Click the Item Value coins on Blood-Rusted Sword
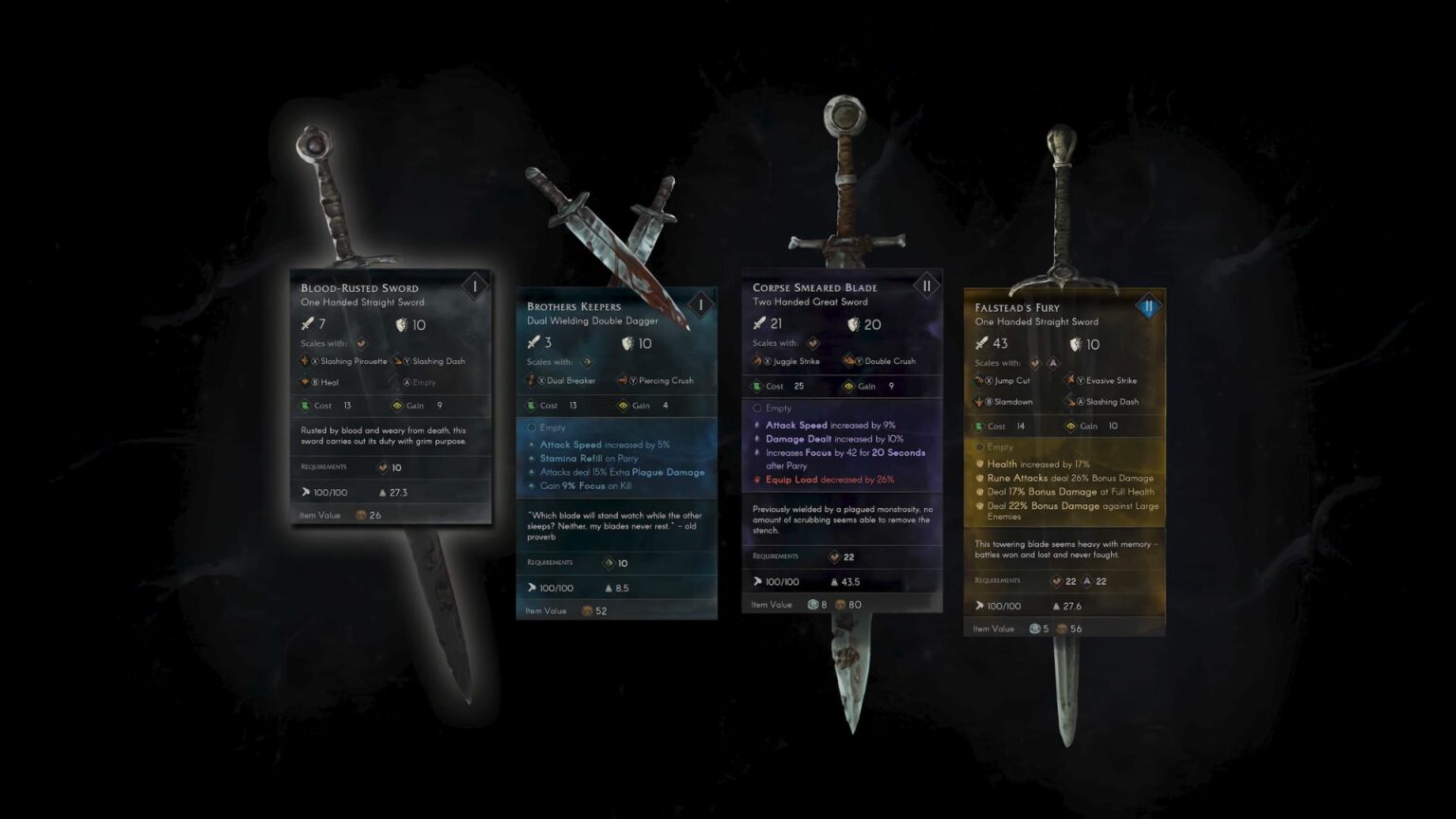Viewport: 1456px width, 819px height. pyautogui.click(x=360, y=515)
